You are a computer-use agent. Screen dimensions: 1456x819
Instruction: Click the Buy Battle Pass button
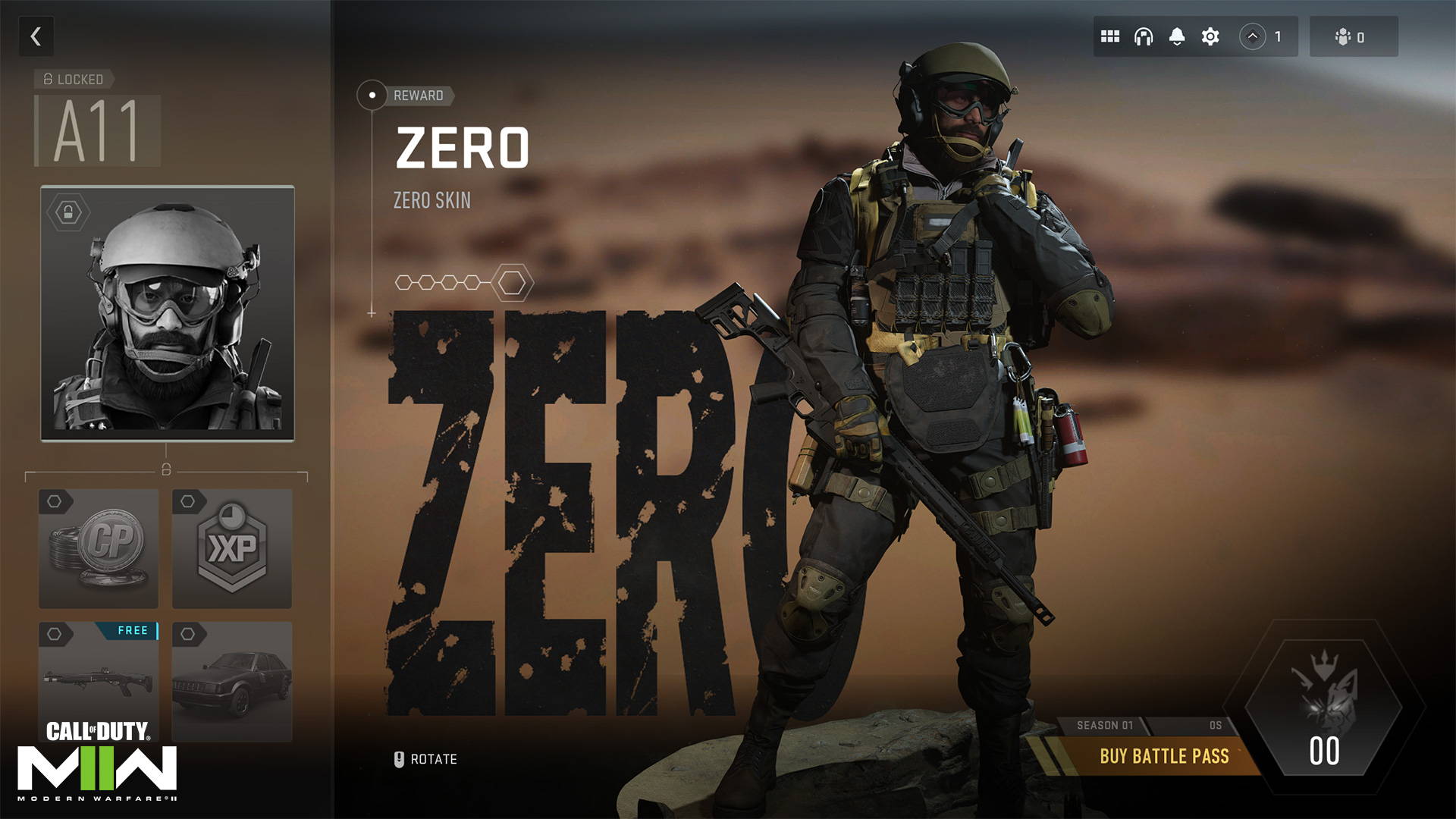1164,756
